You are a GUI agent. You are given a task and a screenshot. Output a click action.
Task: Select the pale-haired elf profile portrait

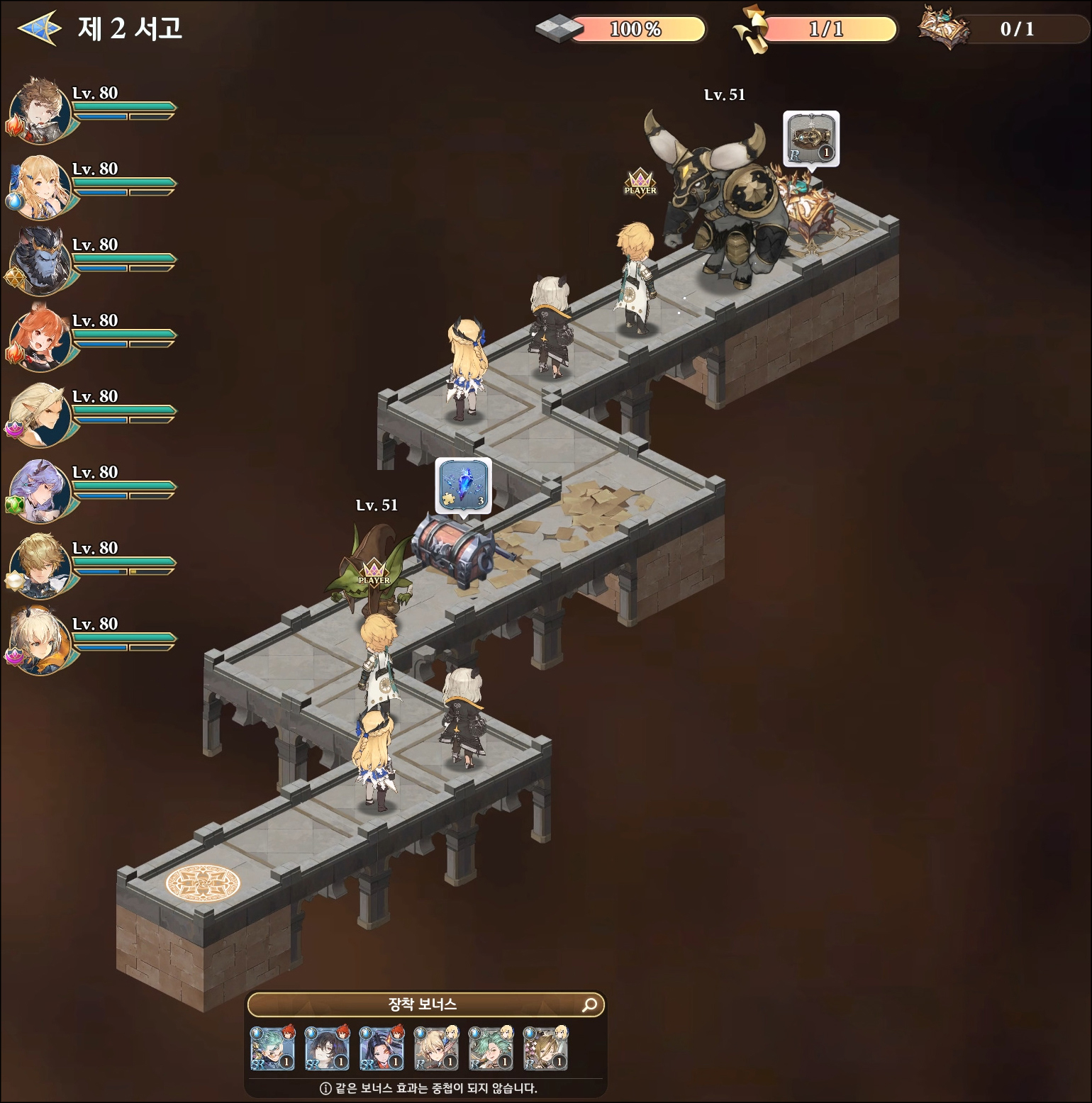pyautogui.click(x=41, y=415)
